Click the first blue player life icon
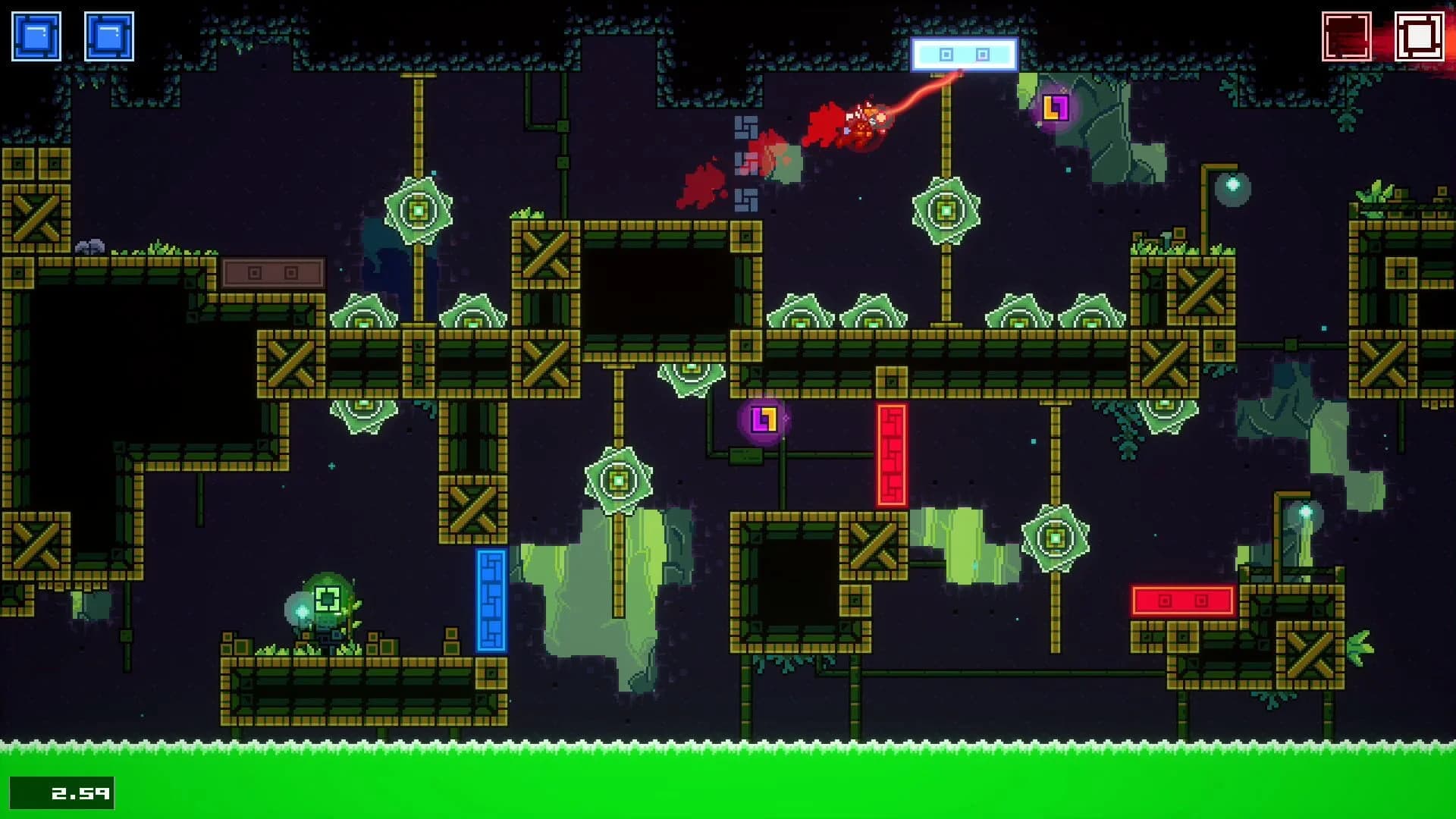 click(x=34, y=34)
